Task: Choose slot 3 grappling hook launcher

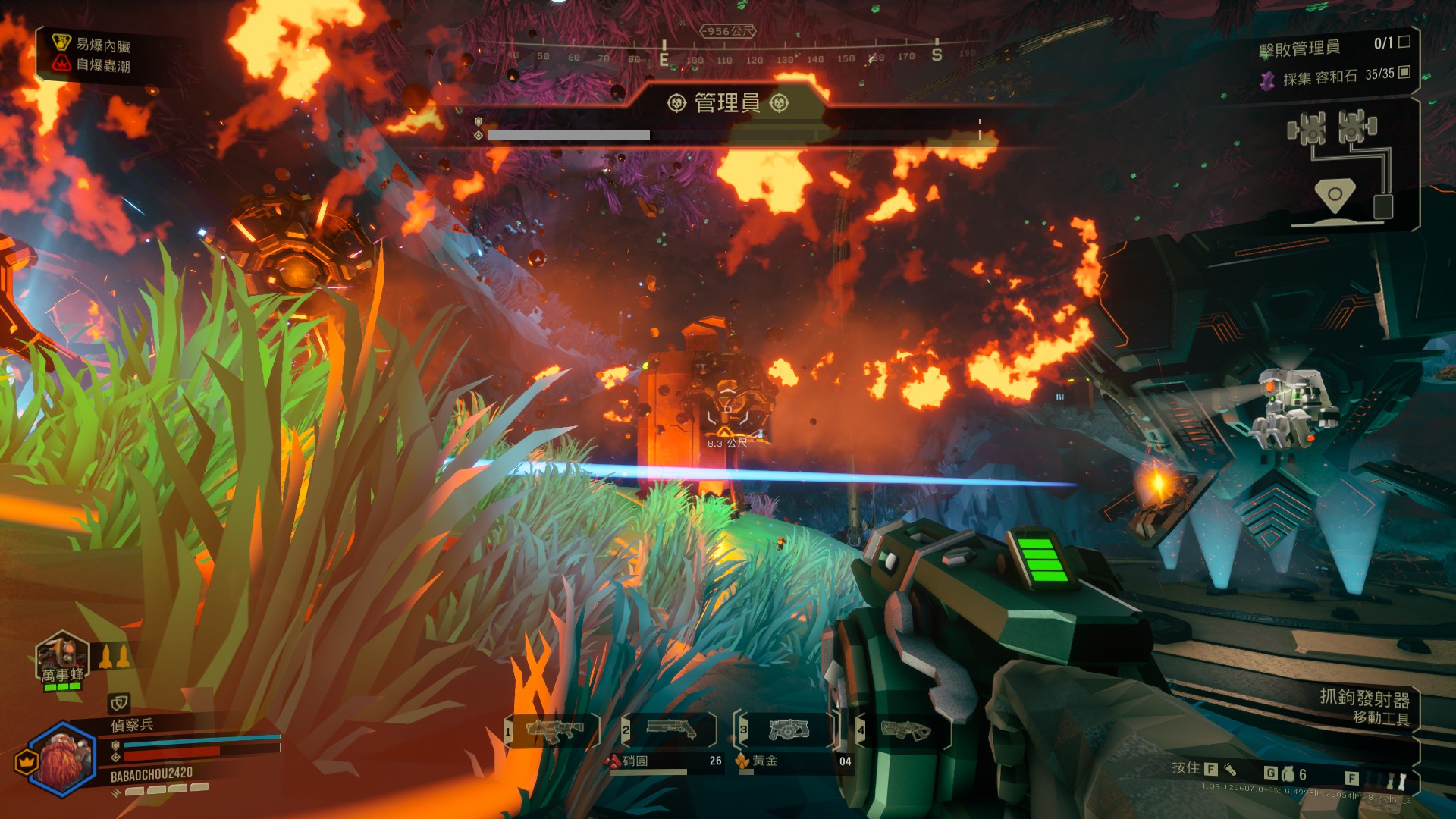Action: click(x=788, y=730)
